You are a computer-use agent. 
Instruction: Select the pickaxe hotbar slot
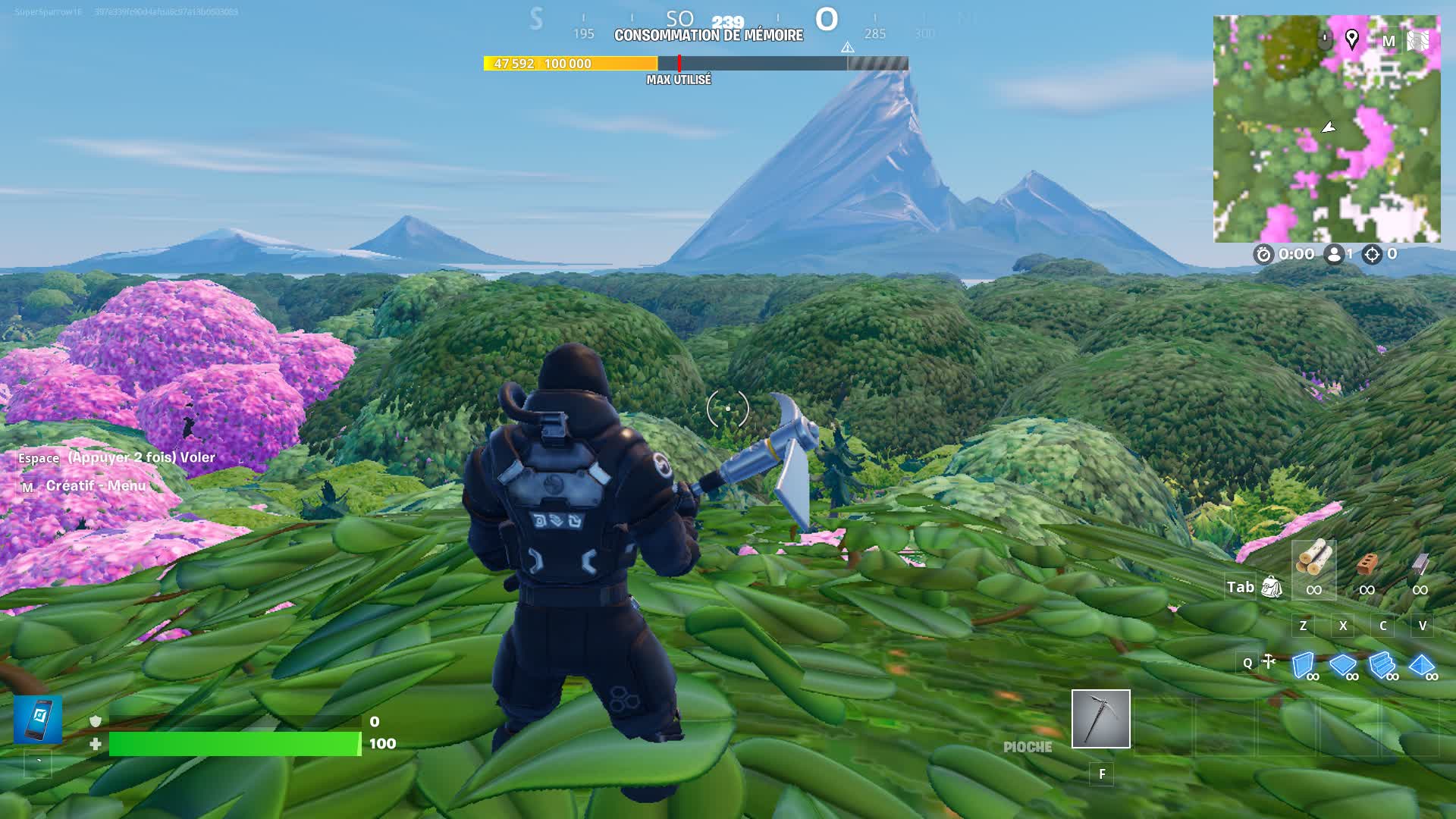click(x=1100, y=718)
